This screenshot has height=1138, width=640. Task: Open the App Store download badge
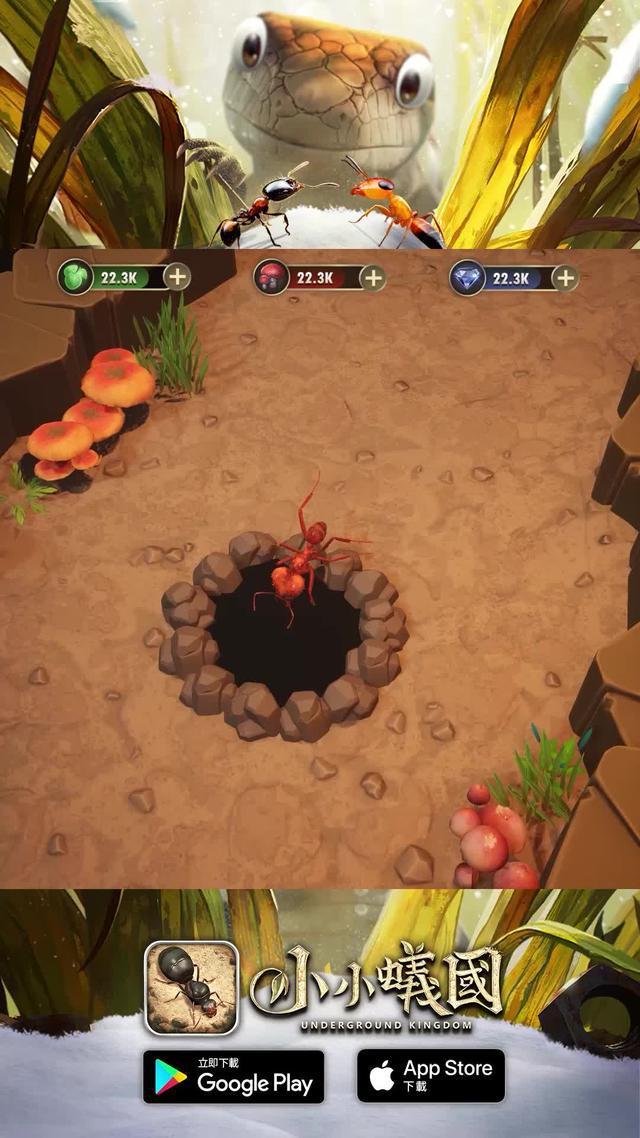(431, 1076)
